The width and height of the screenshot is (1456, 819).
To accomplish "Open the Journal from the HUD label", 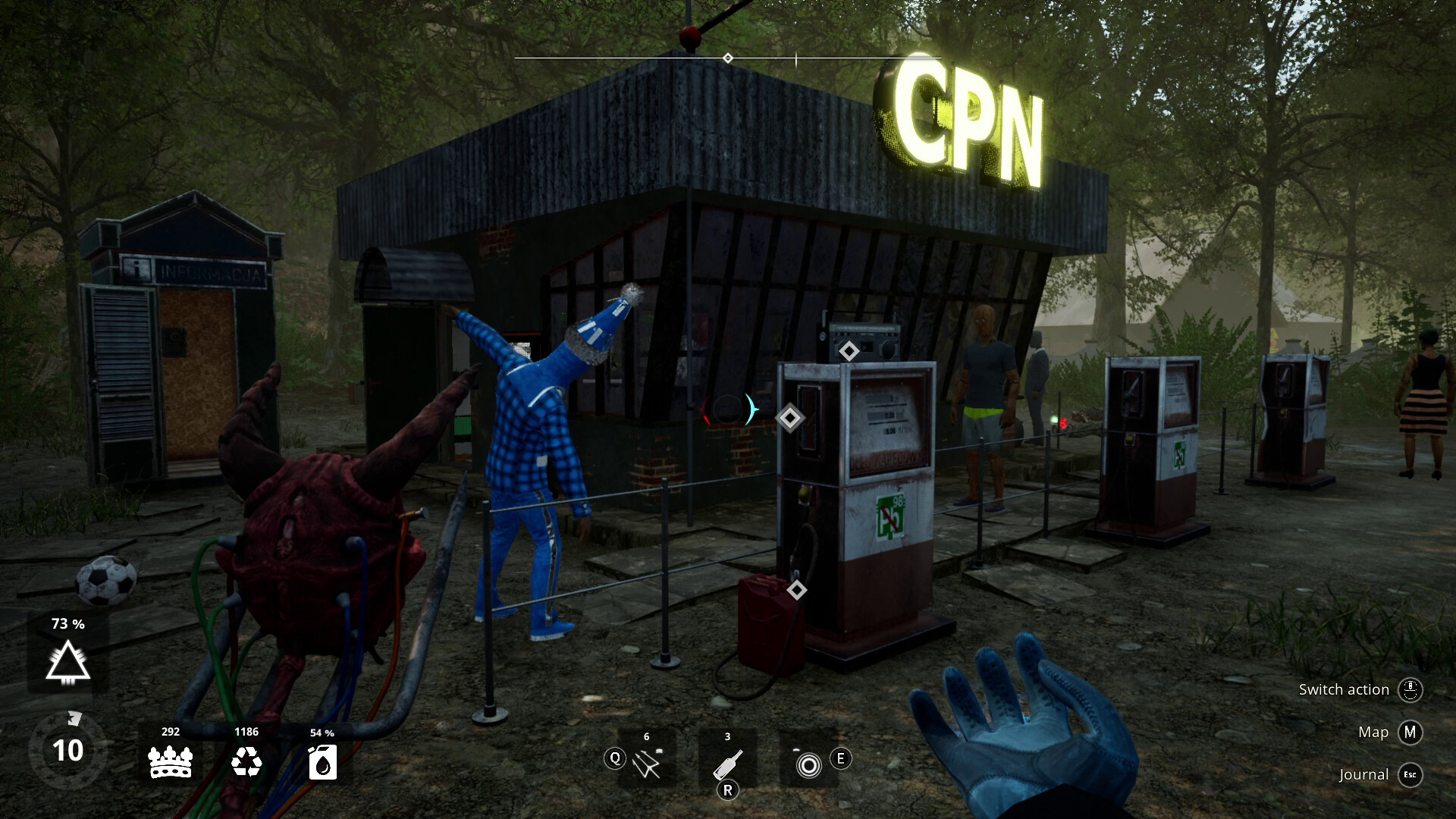I will [x=1363, y=775].
